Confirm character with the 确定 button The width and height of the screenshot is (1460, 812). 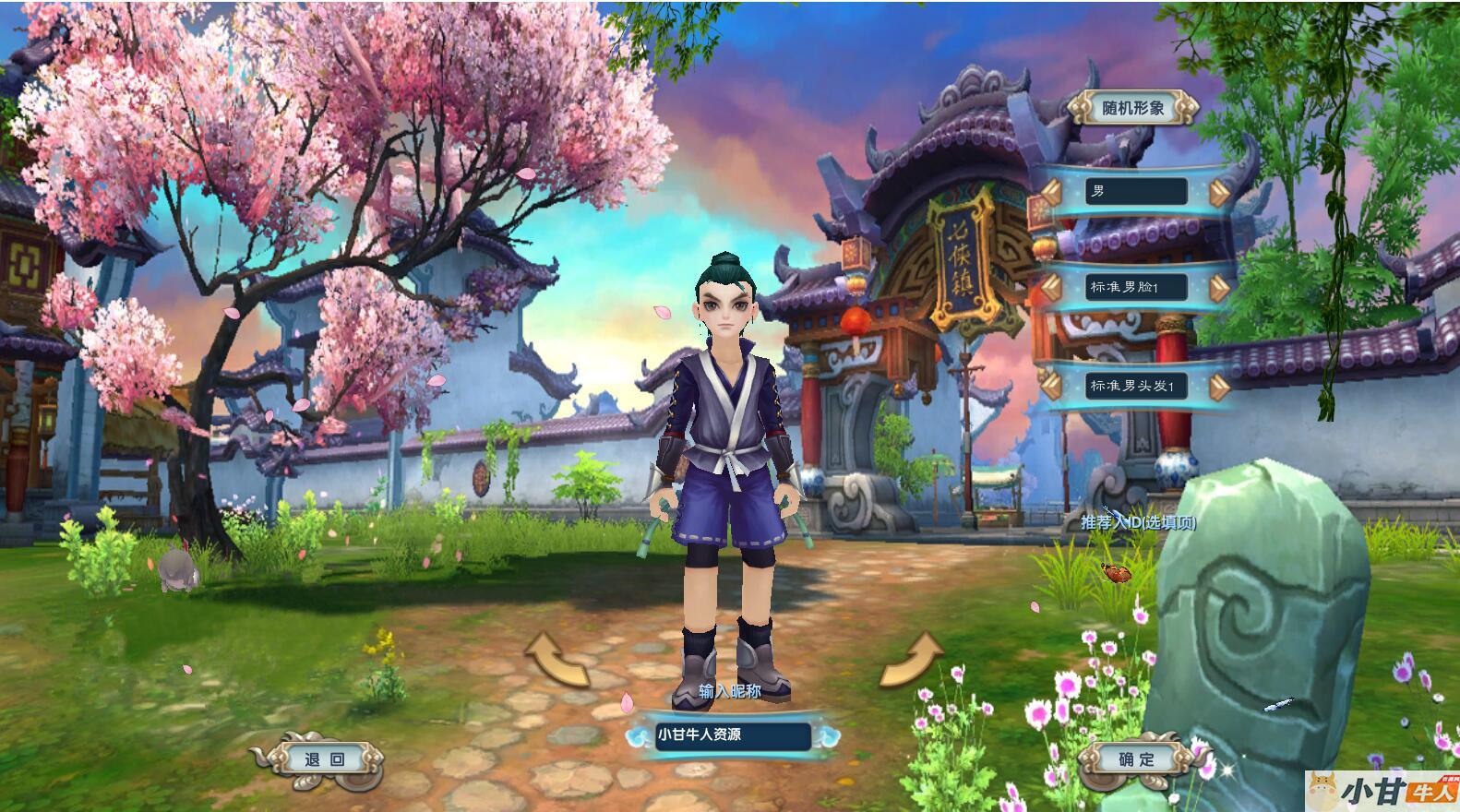point(1136,760)
